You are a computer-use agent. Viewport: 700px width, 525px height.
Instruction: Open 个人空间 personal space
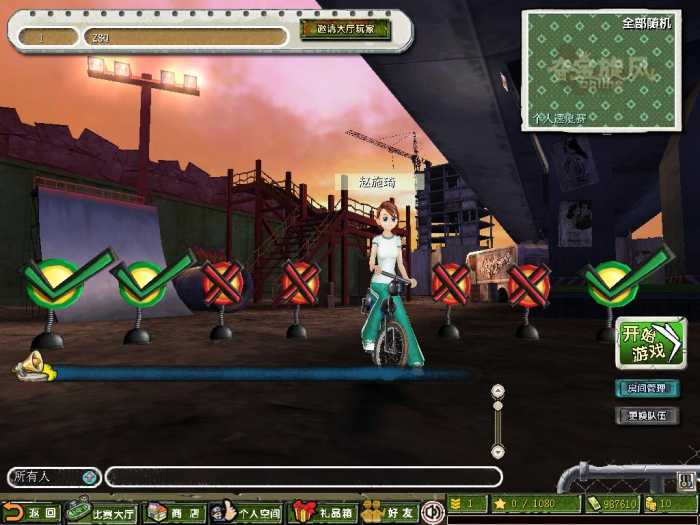[x=248, y=512]
